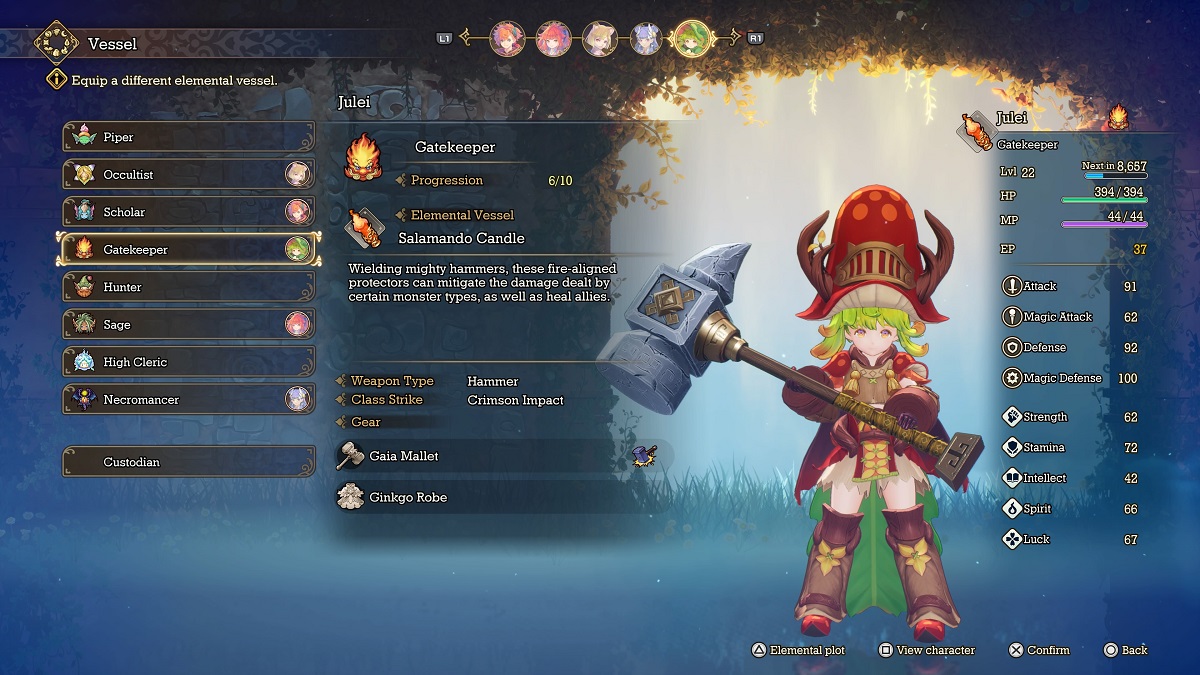
Task: Select the High Cleric class
Action: [x=188, y=362]
